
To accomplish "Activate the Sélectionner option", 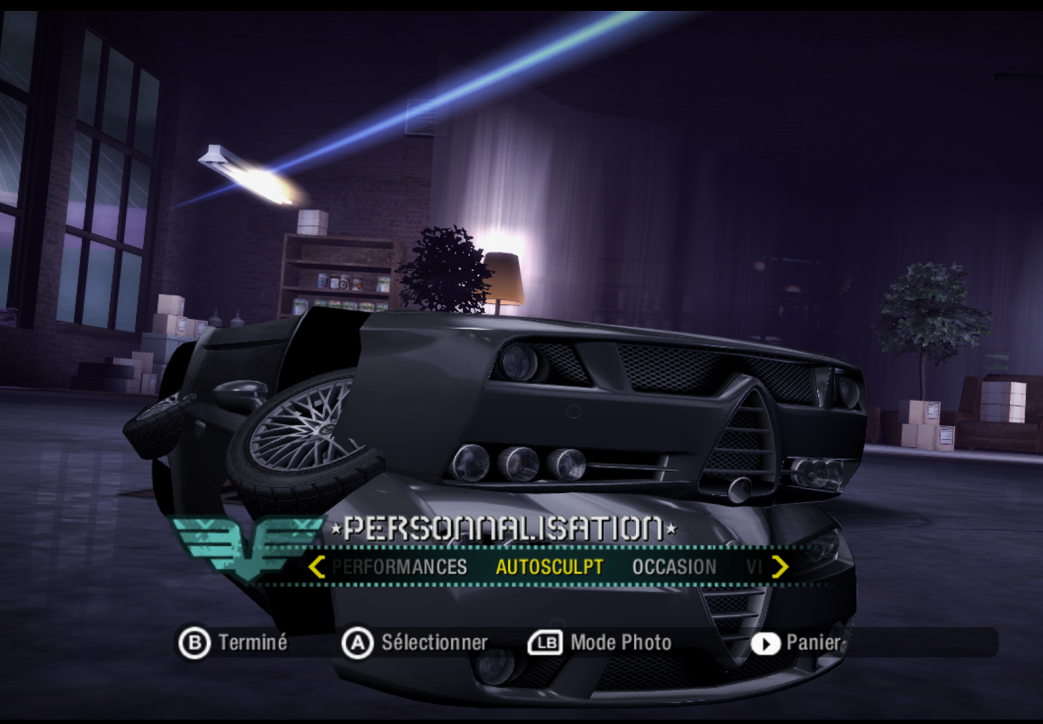I will point(416,643).
